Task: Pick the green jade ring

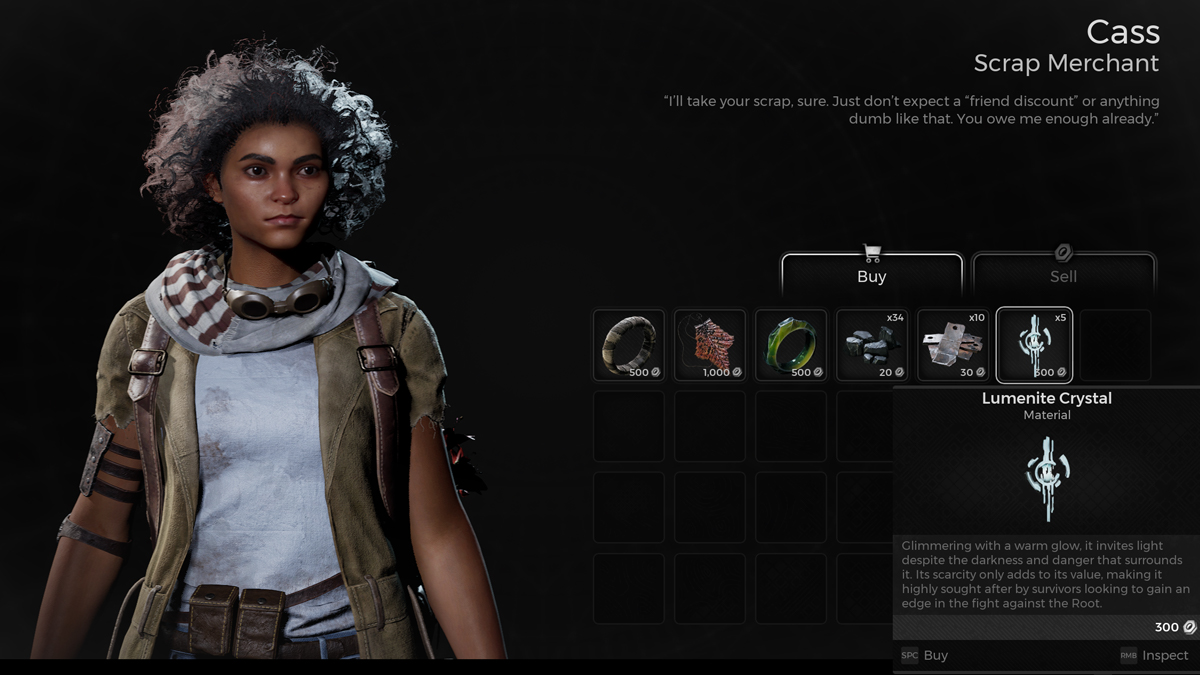Action: pyautogui.click(x=791, y=345)
